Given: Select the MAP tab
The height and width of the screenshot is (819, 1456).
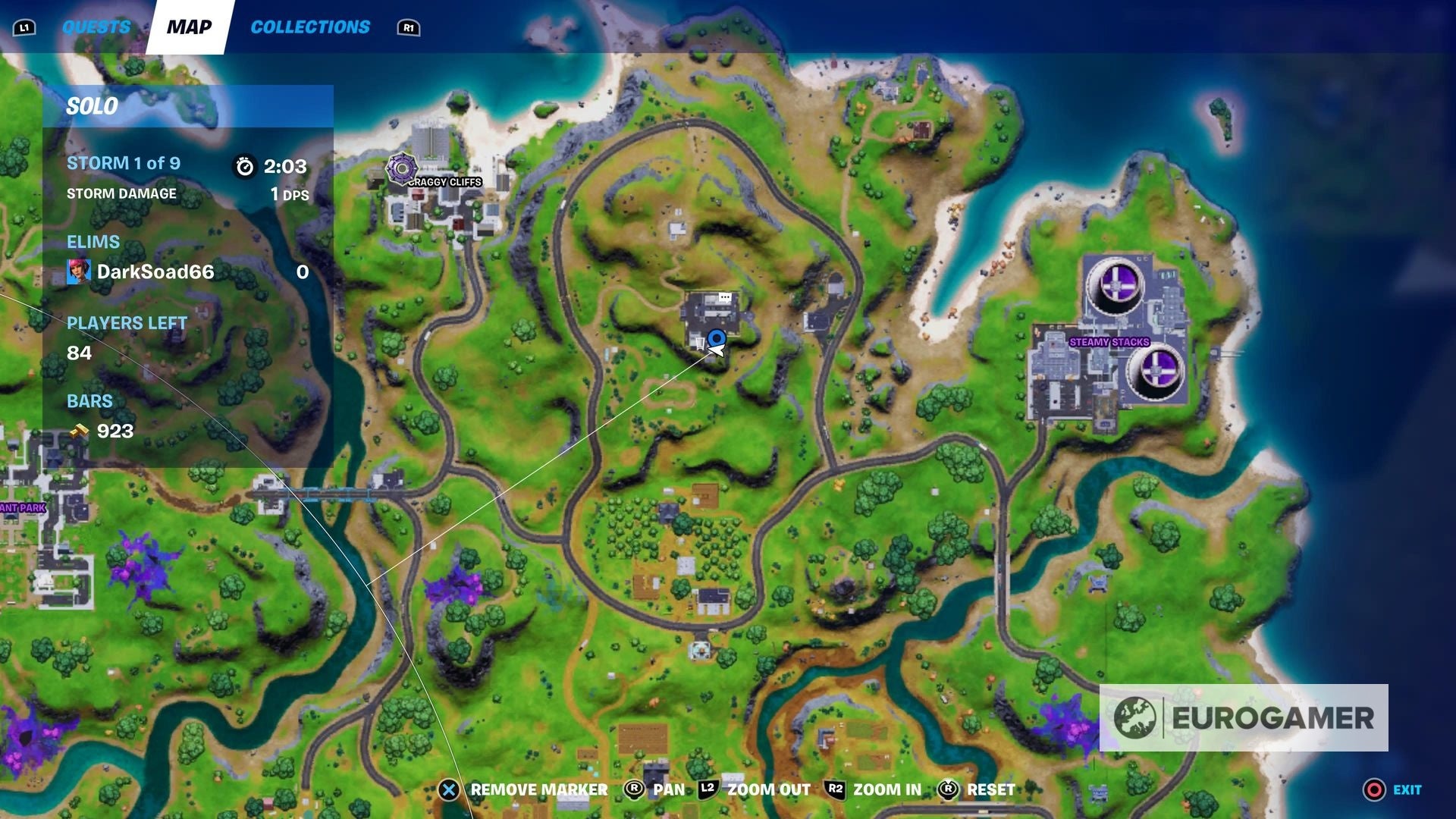Looking at the screenshot, I should 188,27.
